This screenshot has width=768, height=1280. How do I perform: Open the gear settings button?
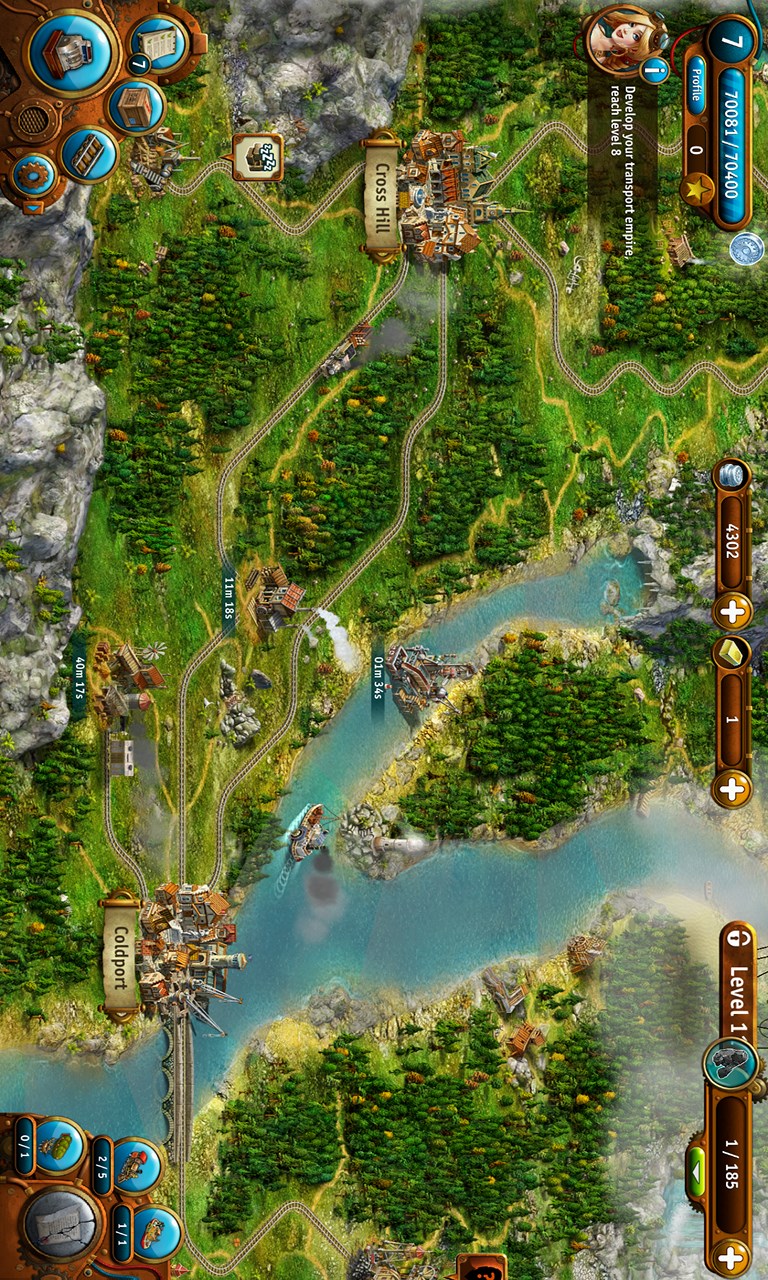(33, 176)
